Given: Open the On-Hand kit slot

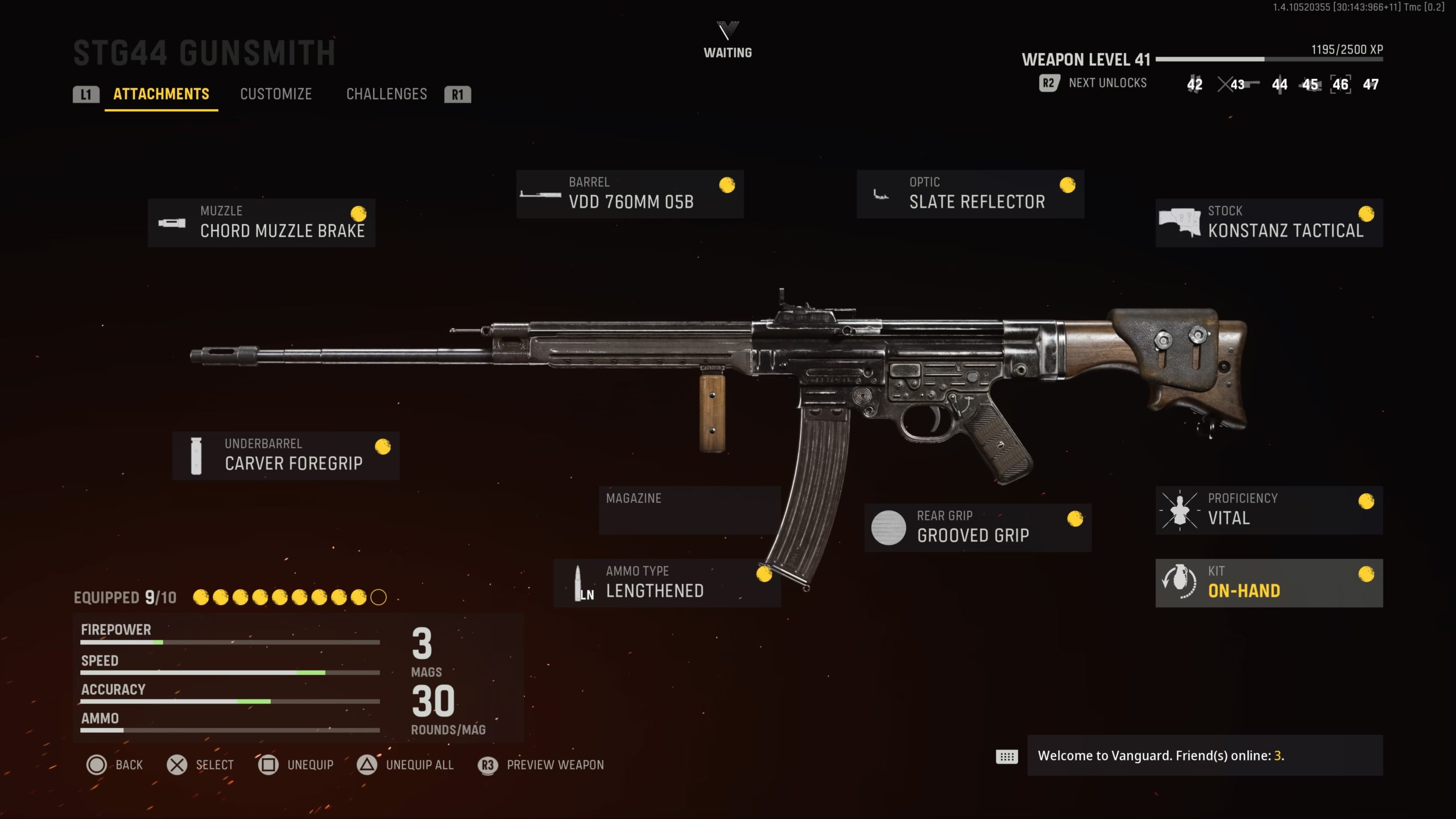Looking at the screenshot, I should tap(1269, 582).
